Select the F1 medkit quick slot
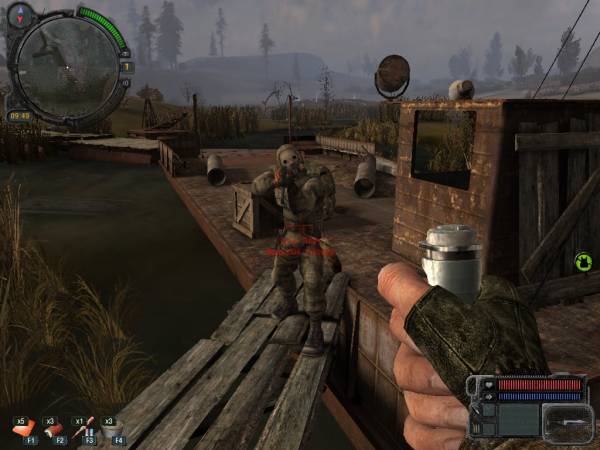This screenshot has width=600, height=450. click(x=24, y=430)
